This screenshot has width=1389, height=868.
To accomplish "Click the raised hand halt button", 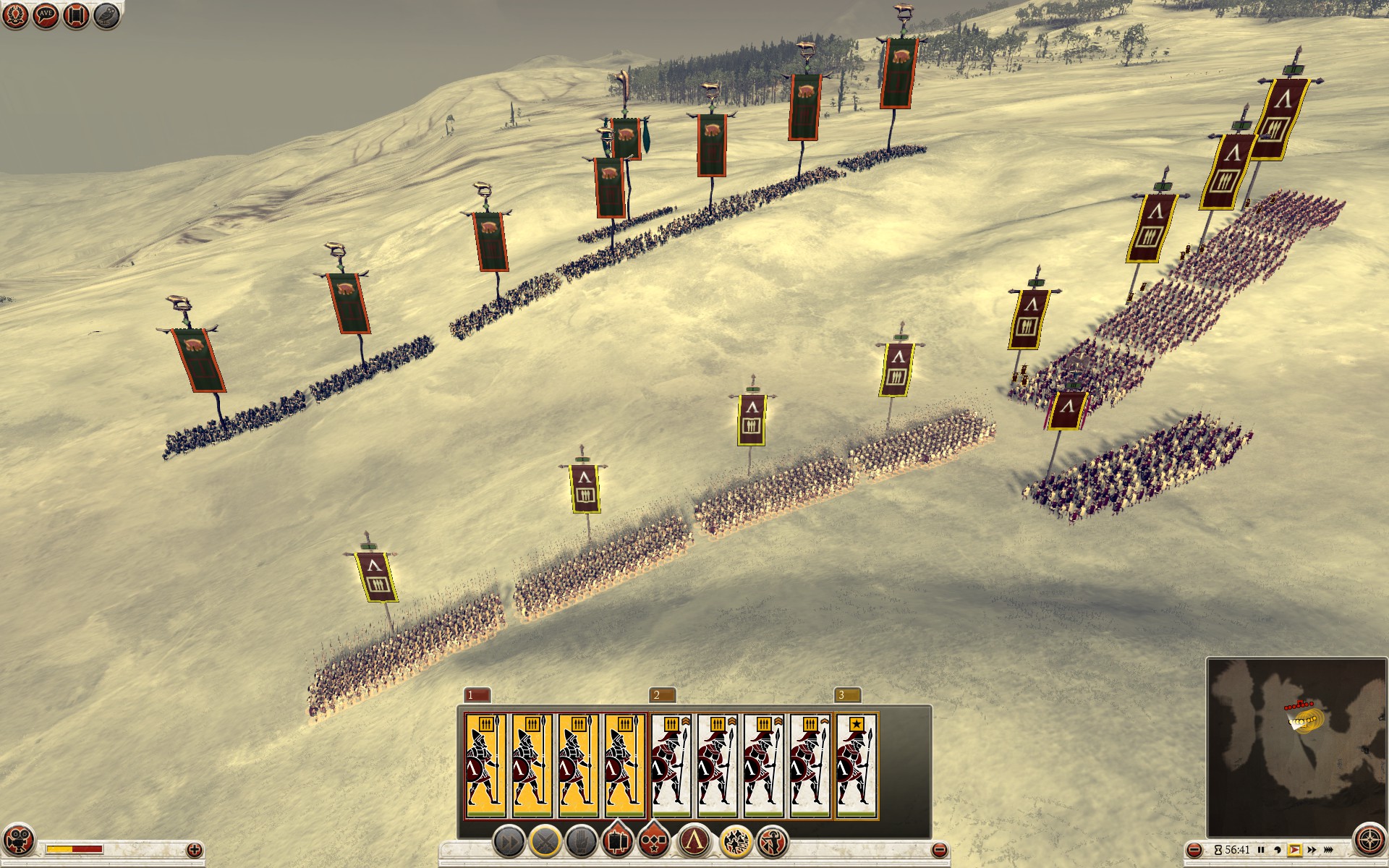I will 581,842.
